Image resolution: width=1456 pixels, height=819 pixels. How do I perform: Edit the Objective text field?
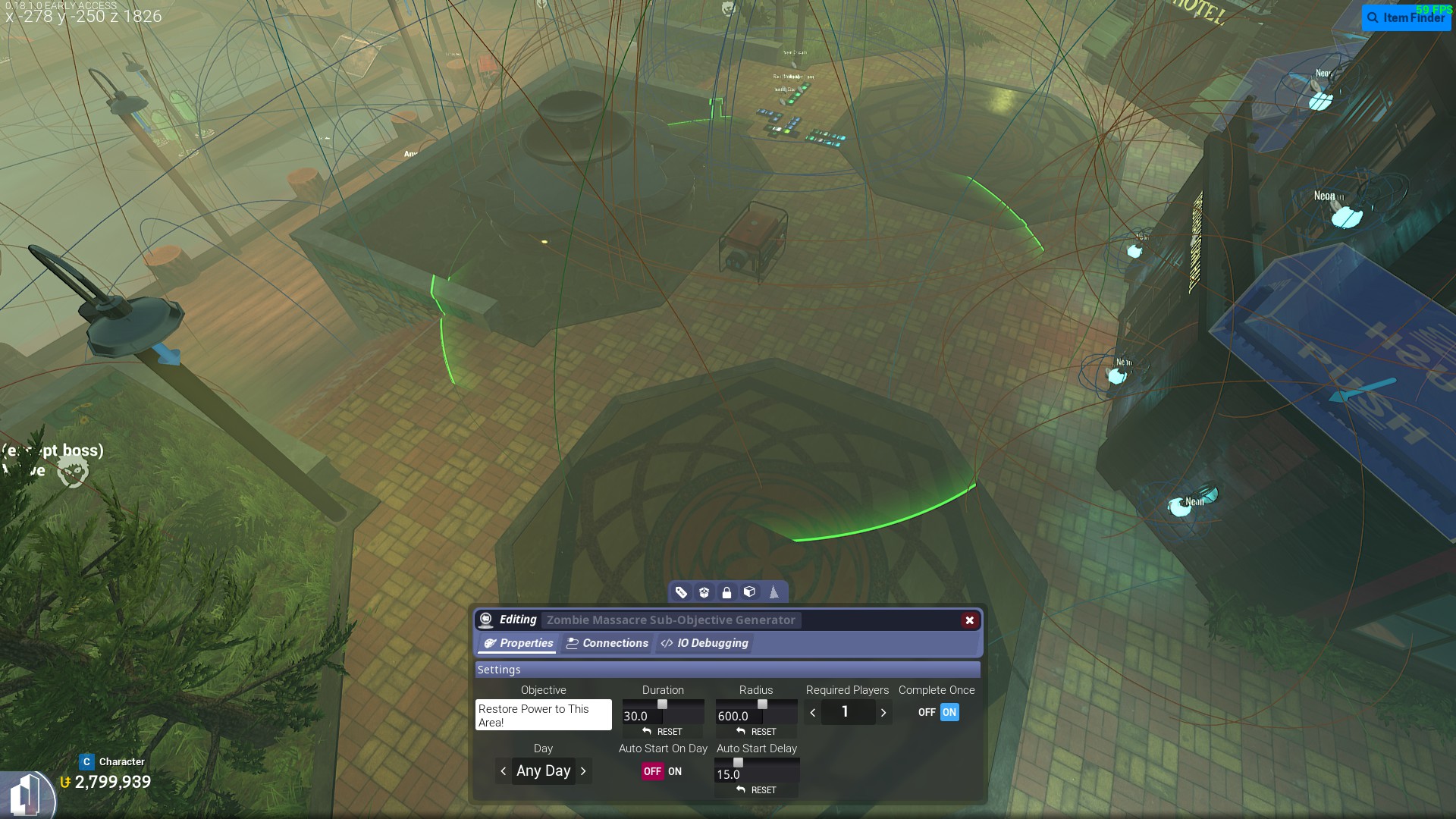point(543,715)
